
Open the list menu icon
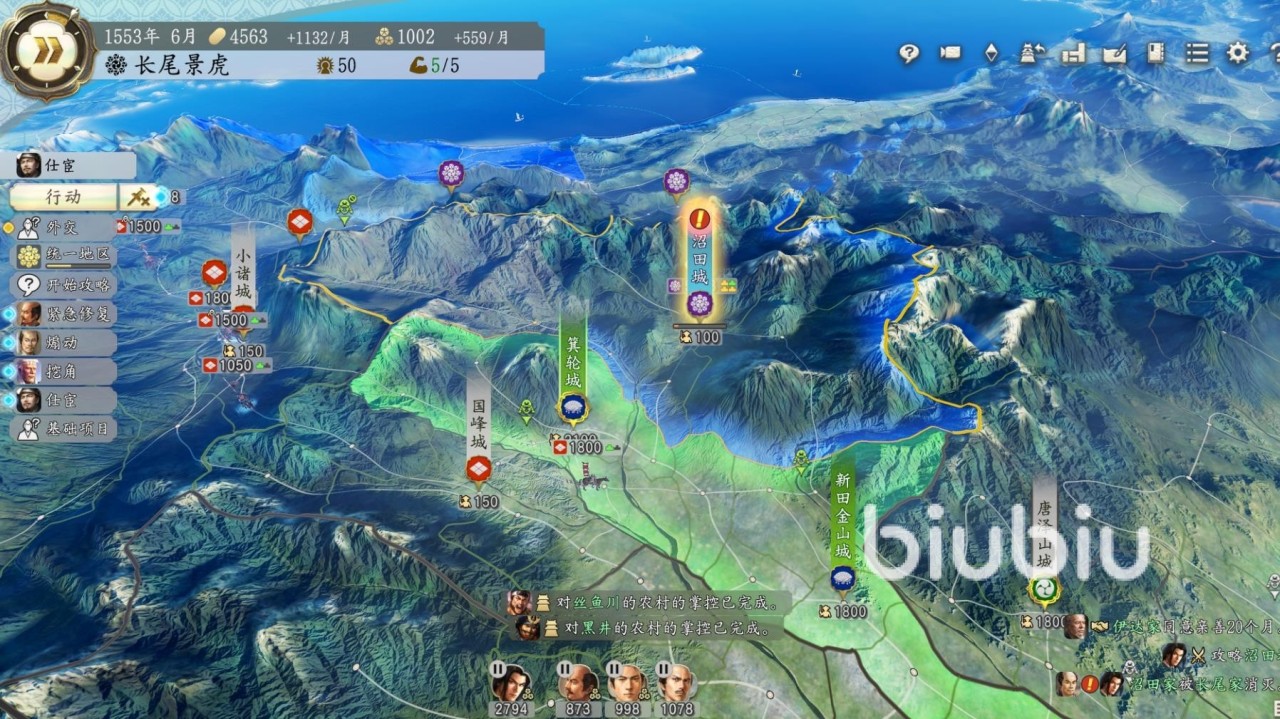click(1197, 54)
